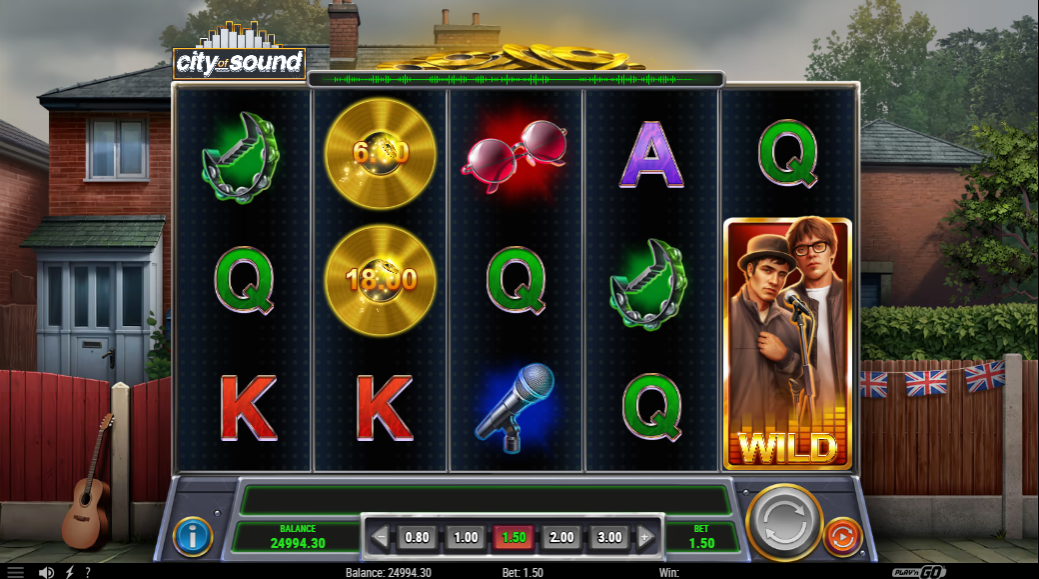Toggle sound with the speaker icon

pos(45,572)
